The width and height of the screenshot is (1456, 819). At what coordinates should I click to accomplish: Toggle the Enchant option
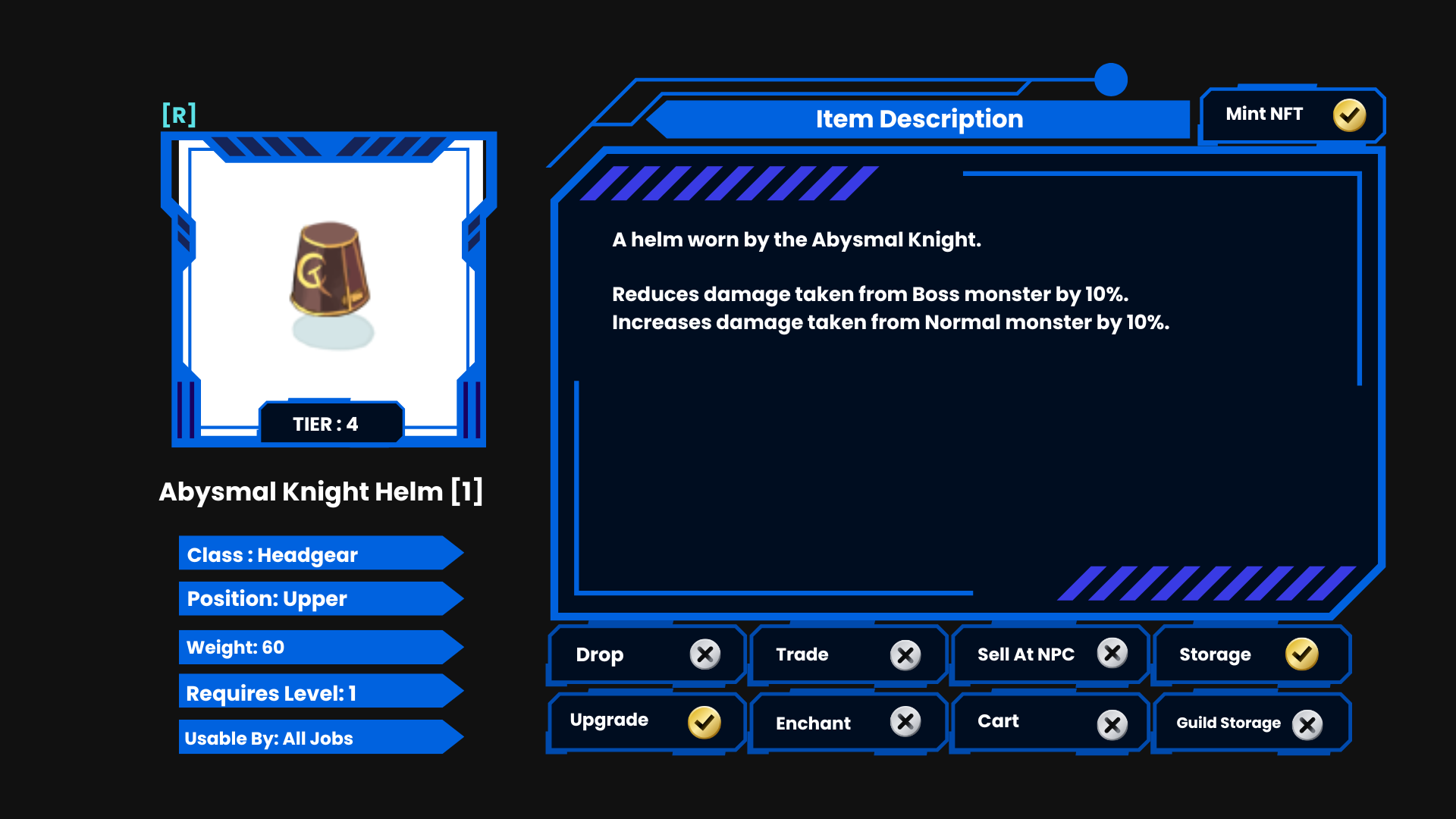pos(905,722)
